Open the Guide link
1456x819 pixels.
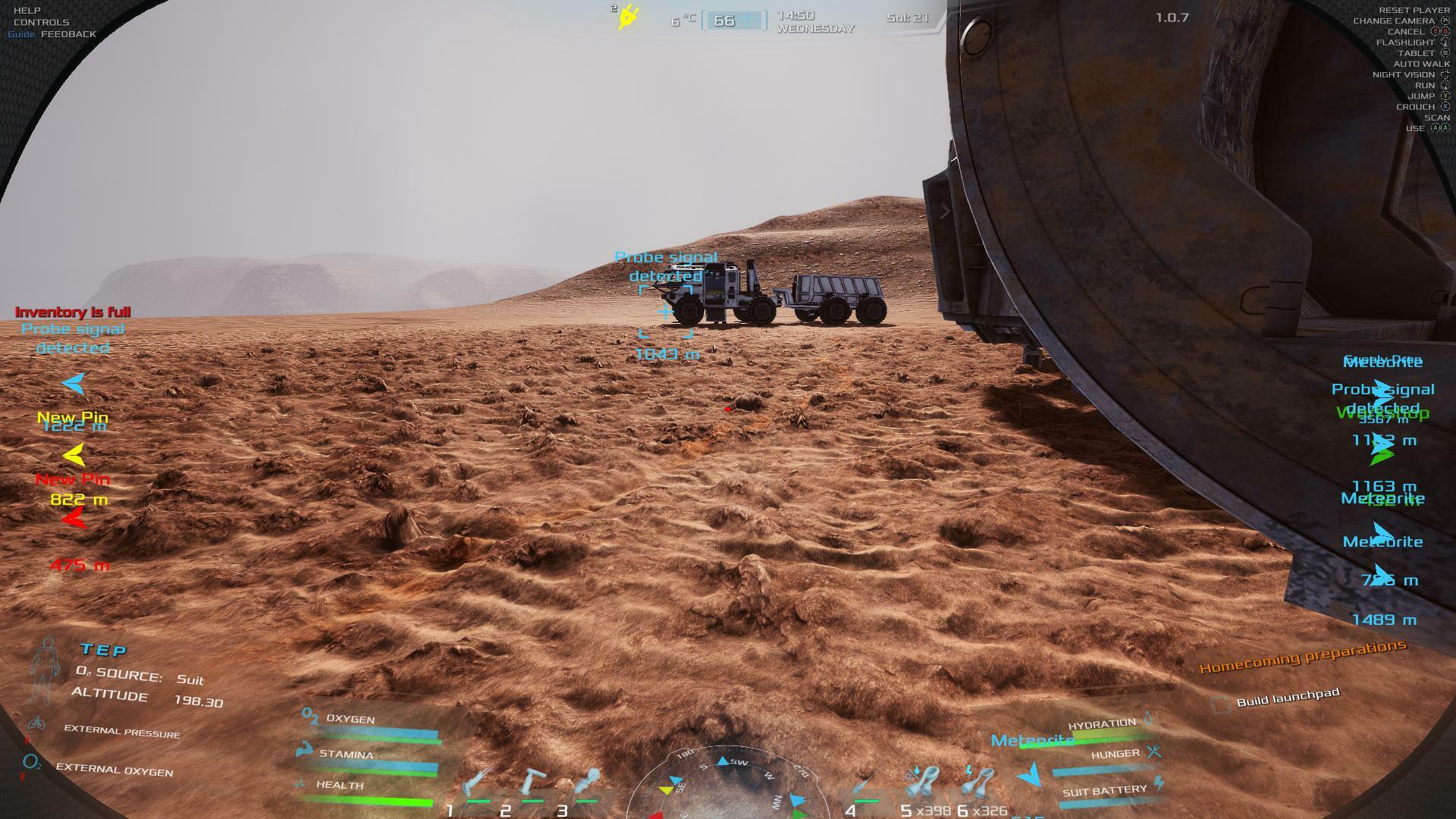[x=21, y=34]
